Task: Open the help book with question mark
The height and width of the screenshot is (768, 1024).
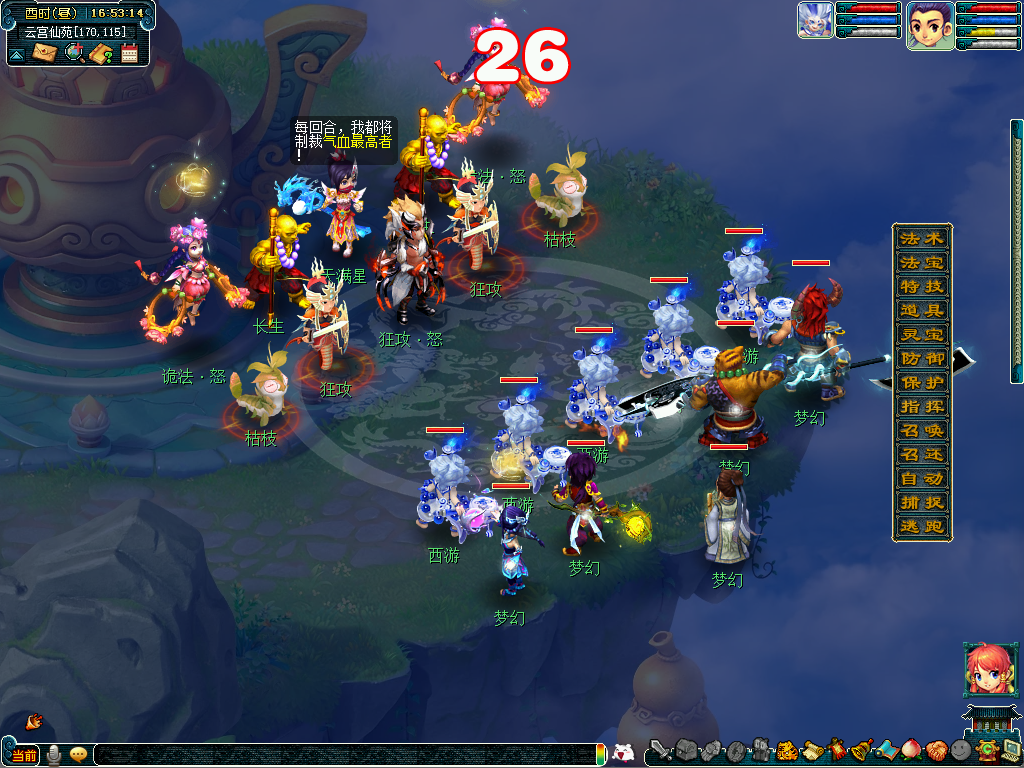Action: (100, 53)
